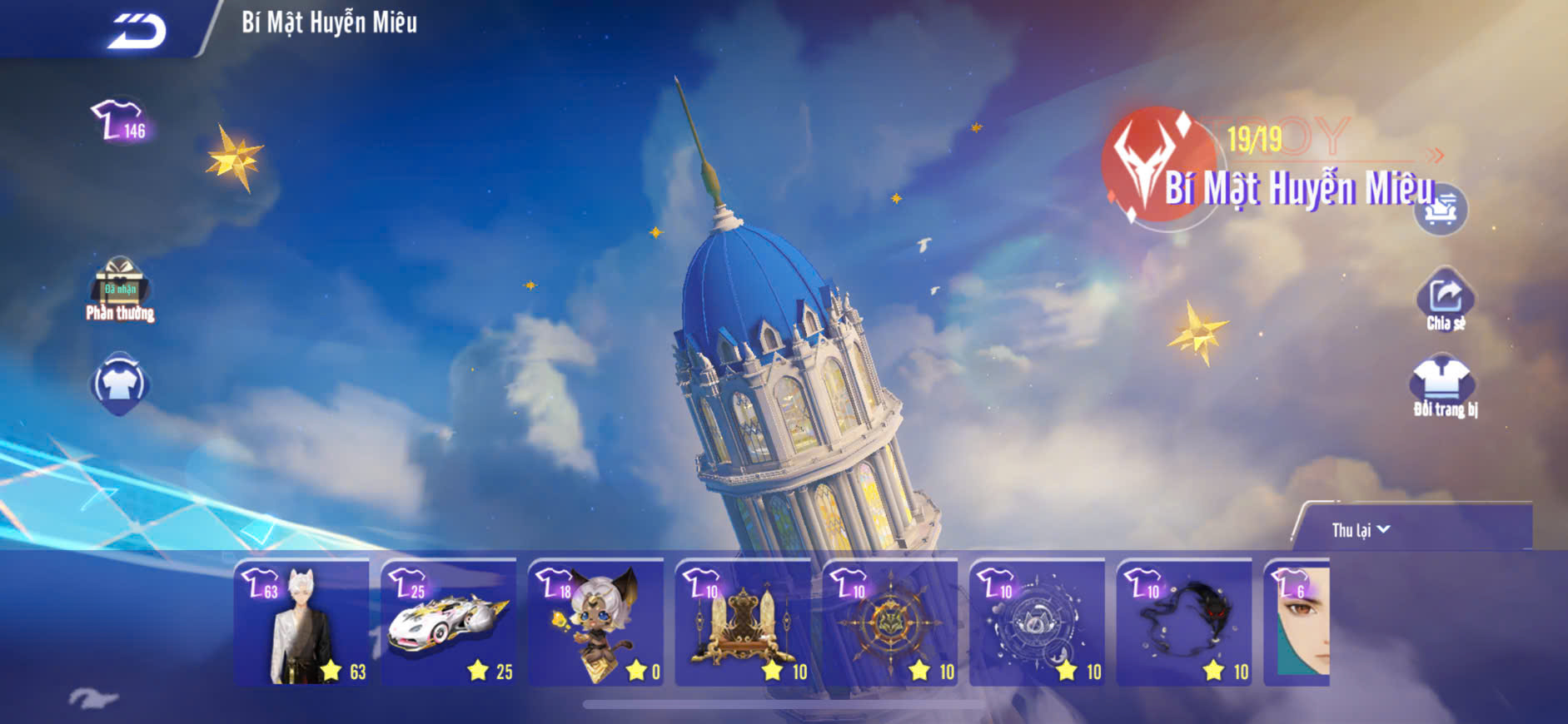Screen dimensions: 1568x724
Task: Select the golden throne item thumbnail
Action: 743,622
